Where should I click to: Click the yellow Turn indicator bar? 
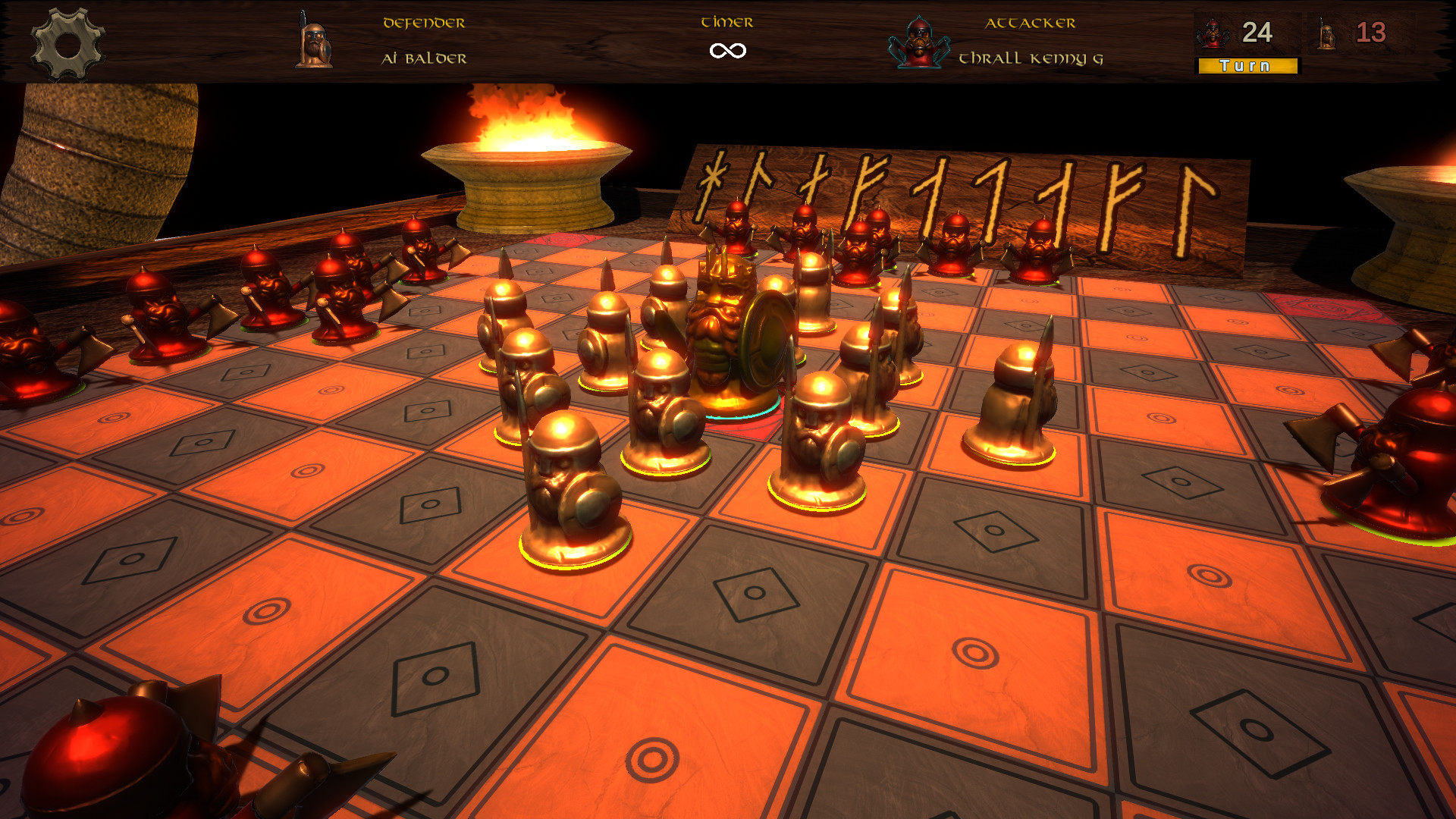1247,67
